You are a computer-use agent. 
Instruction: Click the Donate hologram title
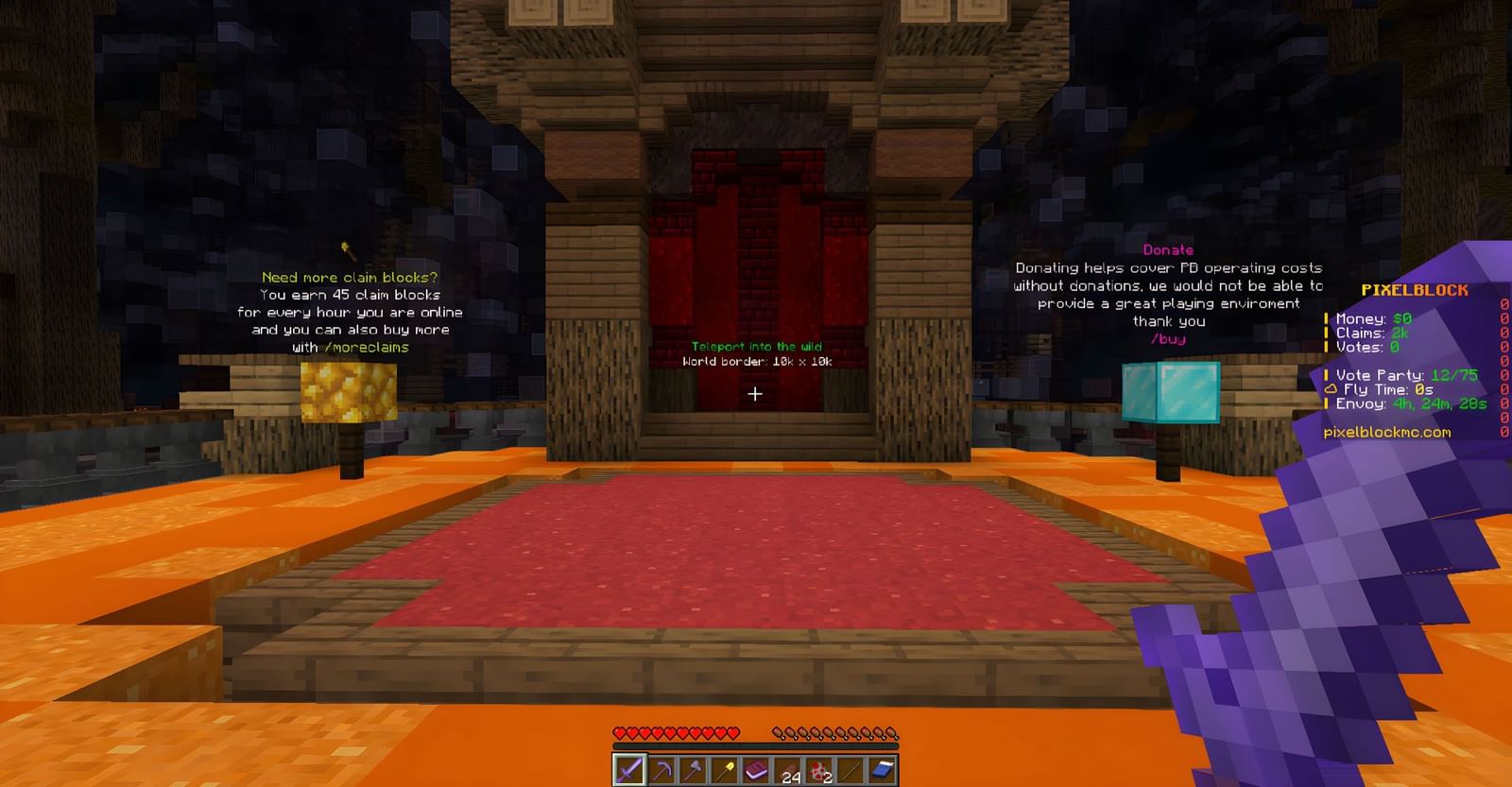coord(1168,249)
